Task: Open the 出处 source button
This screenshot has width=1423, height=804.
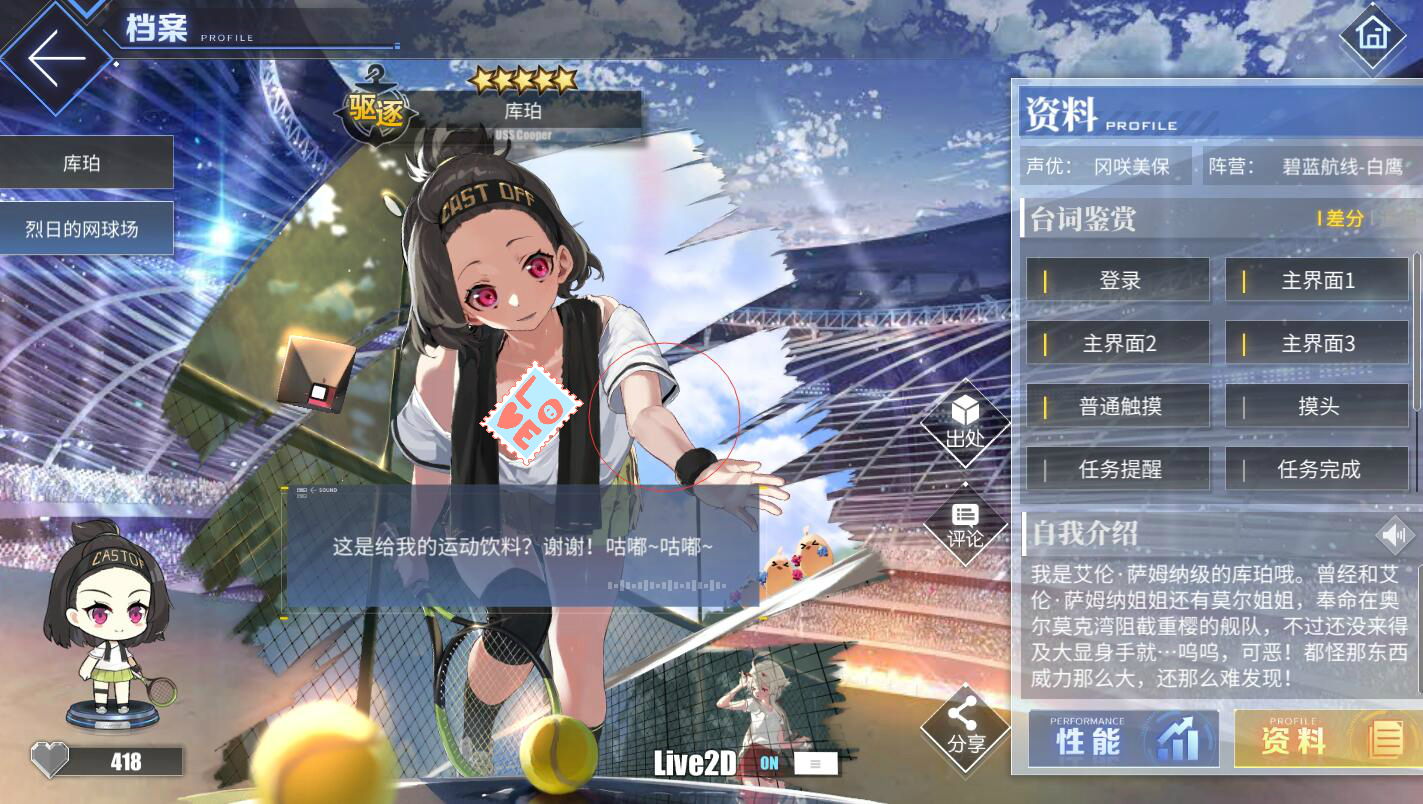Action: tap(965, 423)
